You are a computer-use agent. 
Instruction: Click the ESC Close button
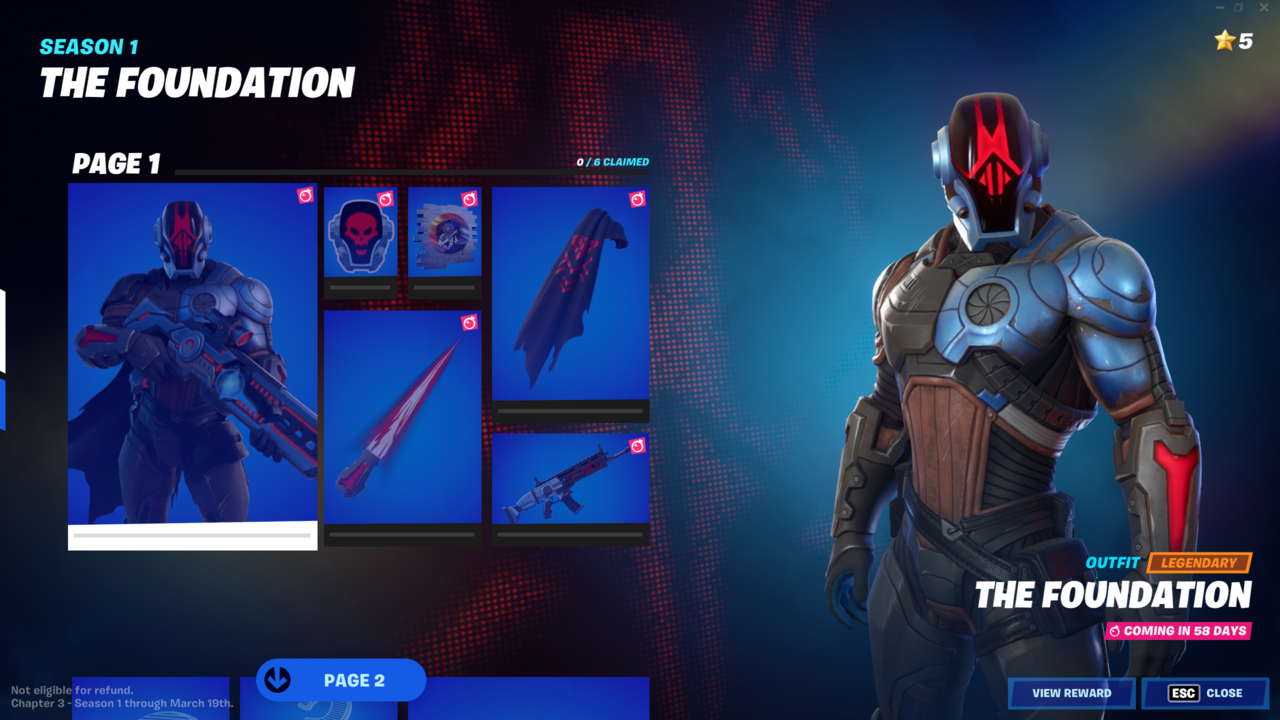coord(1205,693)
